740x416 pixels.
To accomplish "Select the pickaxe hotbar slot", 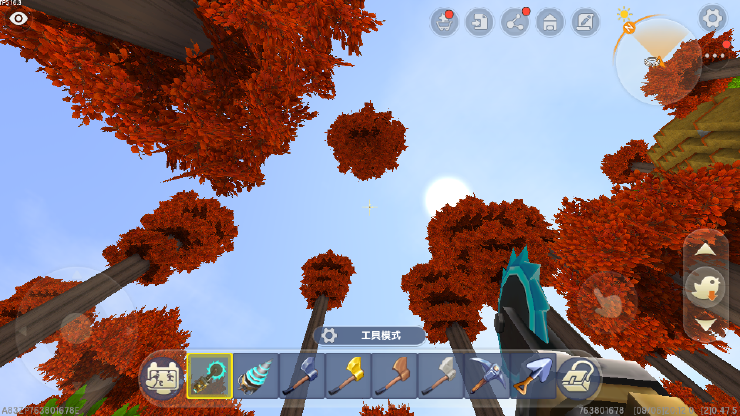I will 486,376.
